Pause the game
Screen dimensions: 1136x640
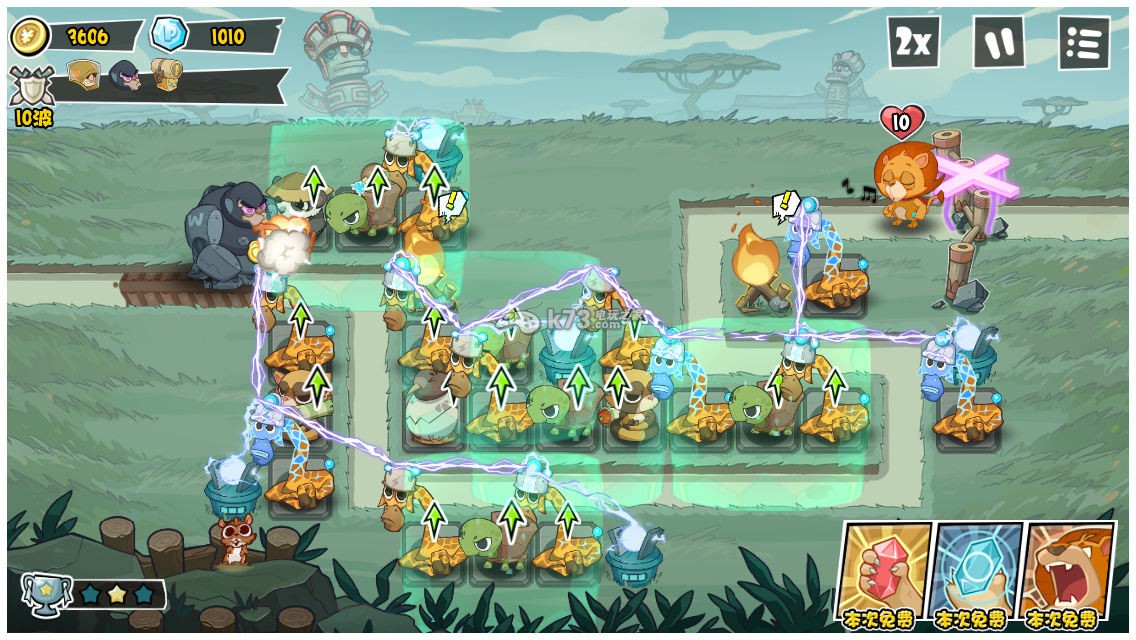point(998,42)
